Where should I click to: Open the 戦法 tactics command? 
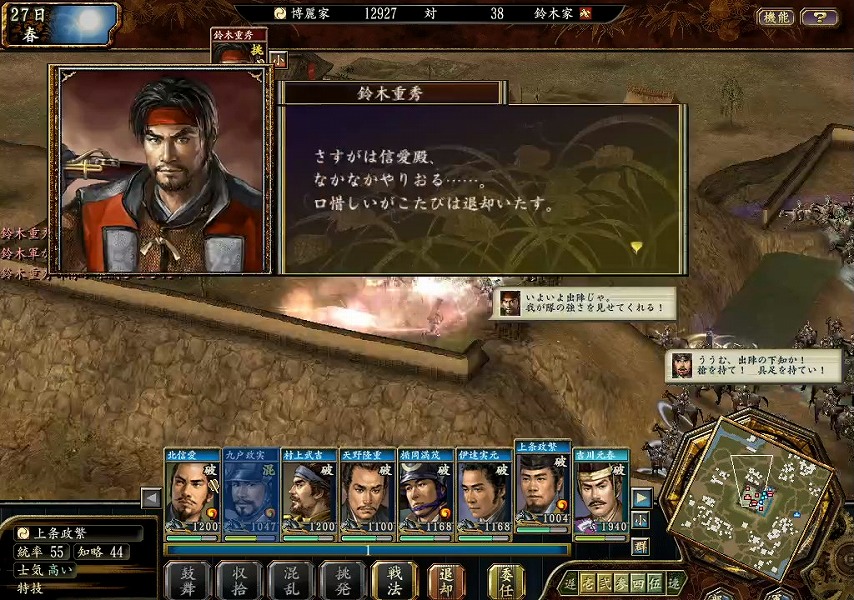tap(395, 580)
